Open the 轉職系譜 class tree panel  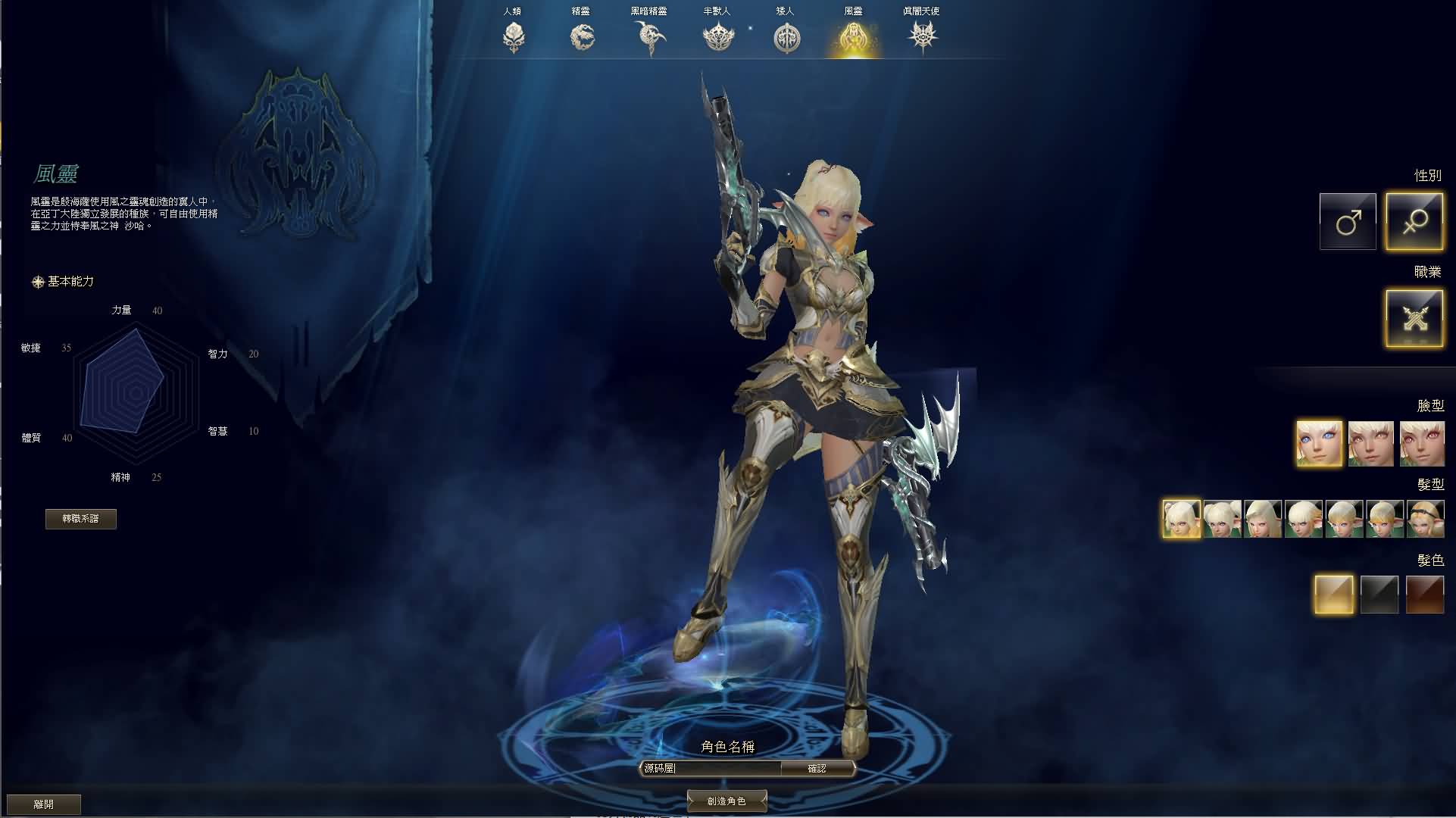coord(81,519)
